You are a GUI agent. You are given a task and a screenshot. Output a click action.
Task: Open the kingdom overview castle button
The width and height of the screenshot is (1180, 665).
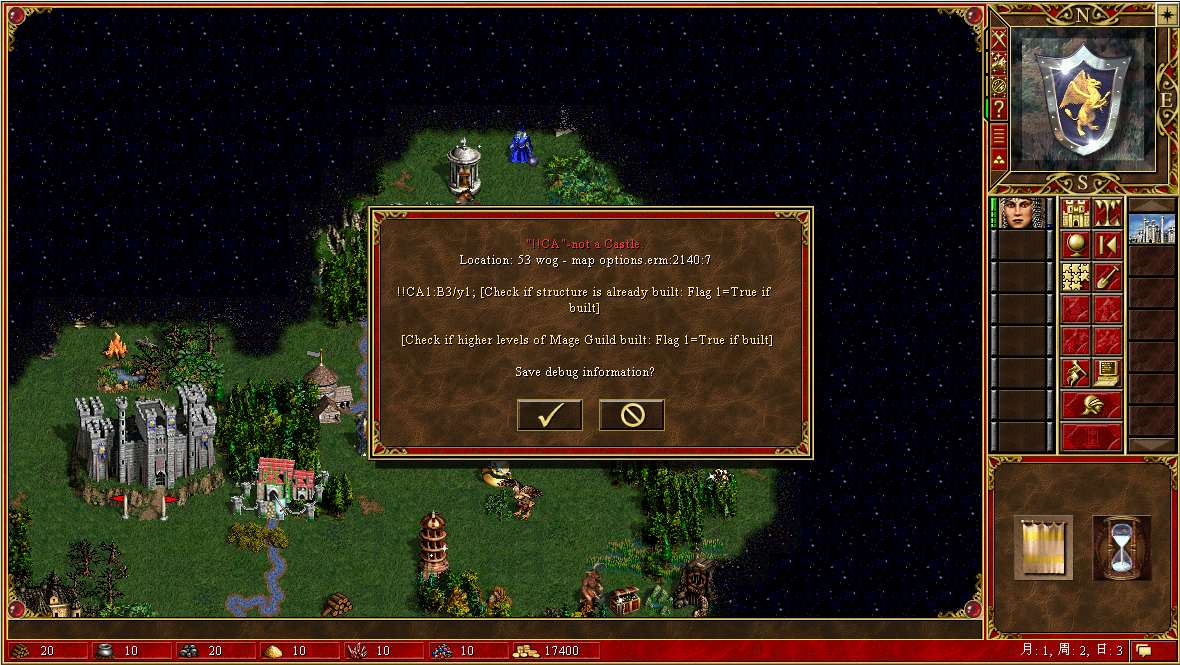click(x=1076, y=213)
